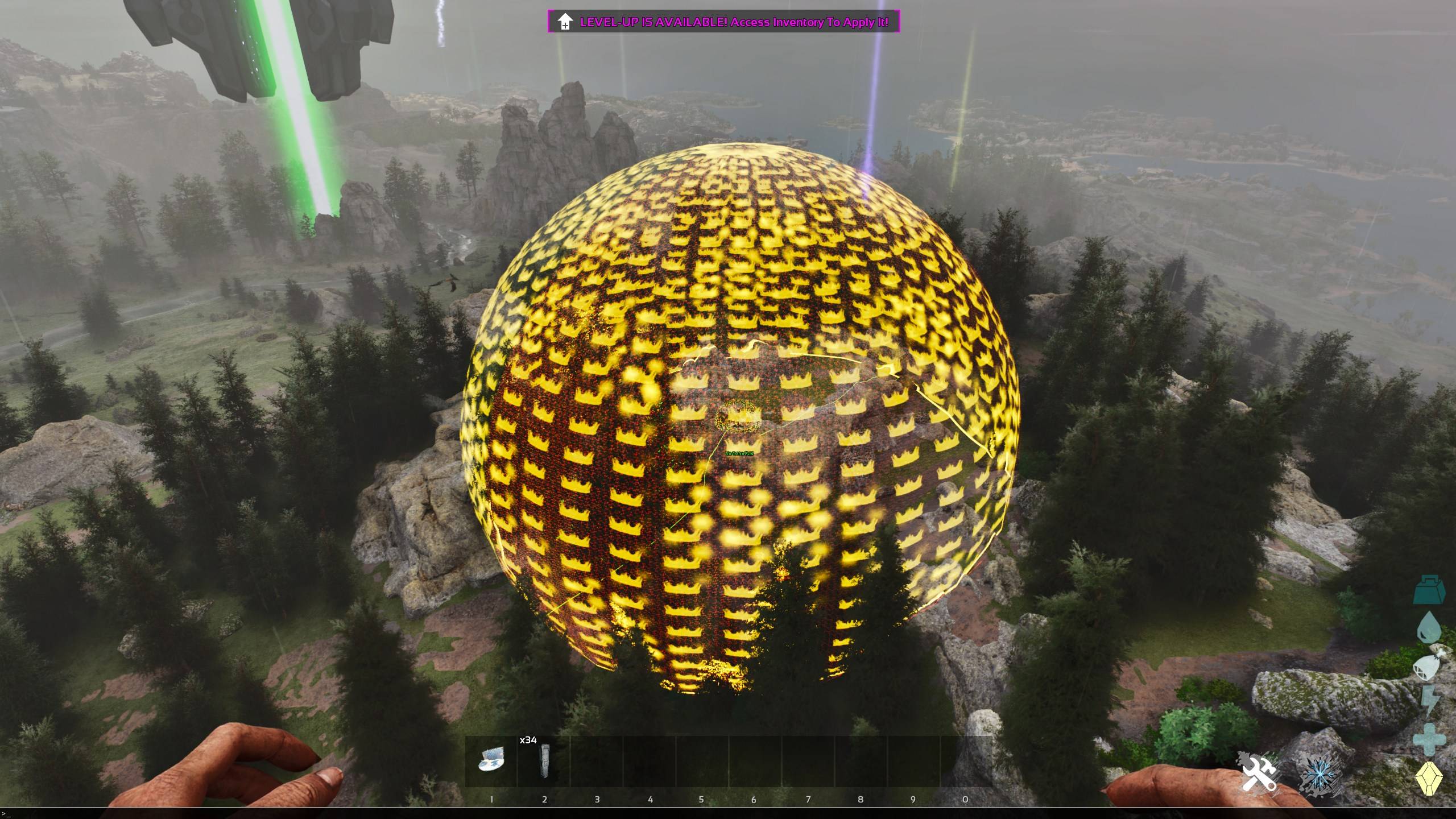Click the weight status icon
This screenshot has height=819, width=1456.
pyautogui.click(x=1429, y=589)
